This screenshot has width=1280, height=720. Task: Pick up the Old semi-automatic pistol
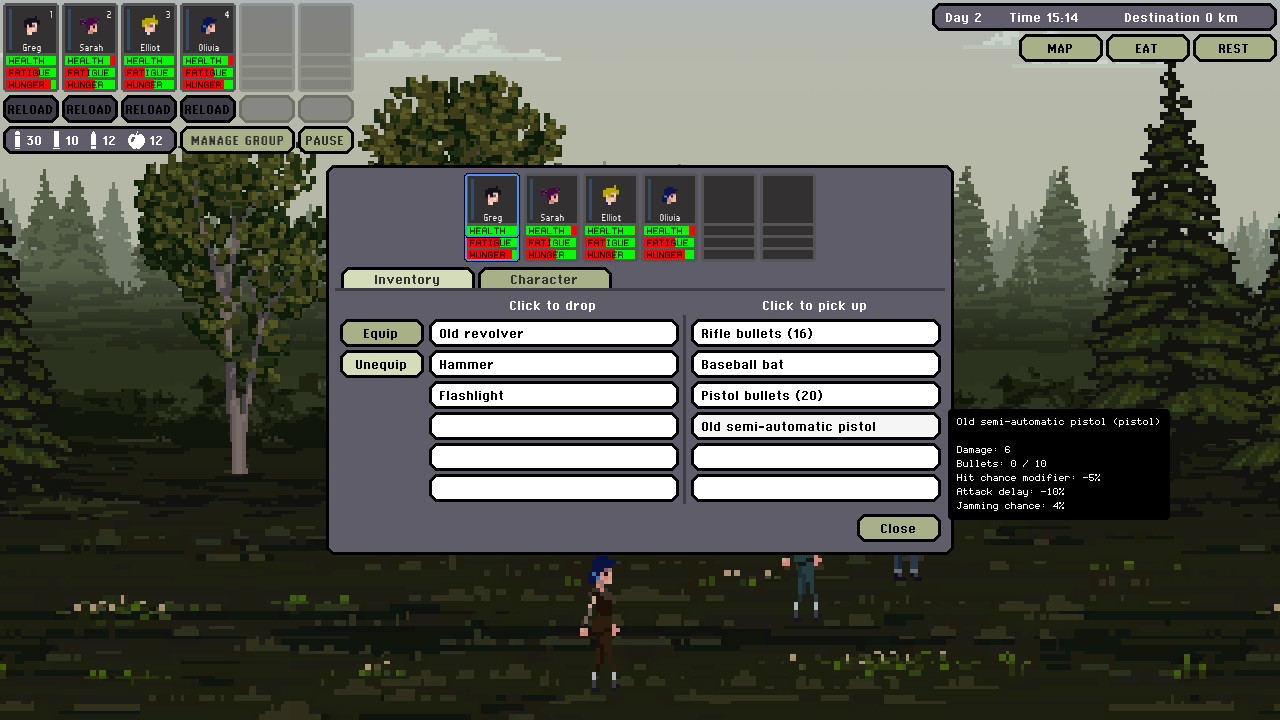815,426
